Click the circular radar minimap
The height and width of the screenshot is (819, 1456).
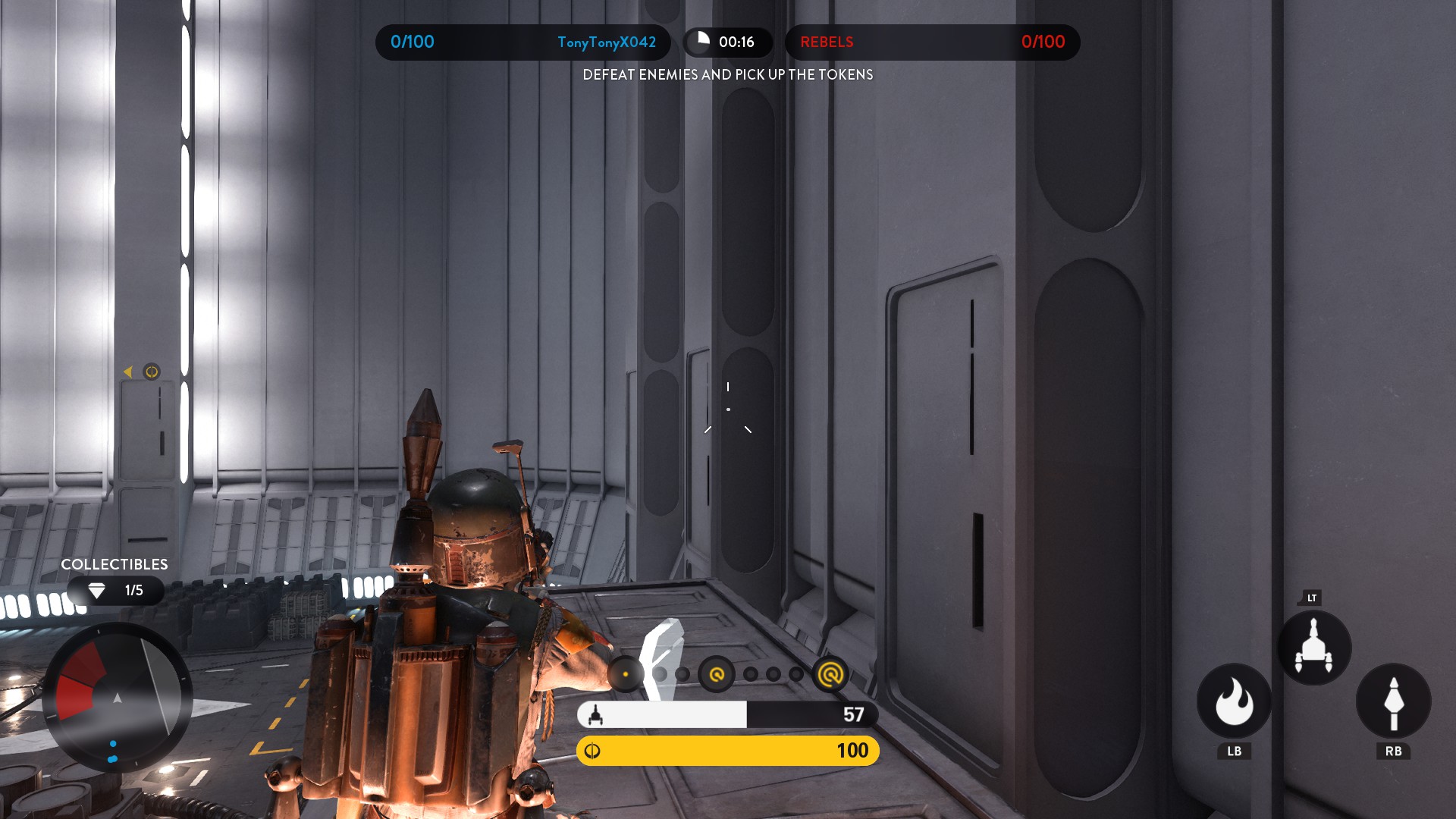[118, 698]
